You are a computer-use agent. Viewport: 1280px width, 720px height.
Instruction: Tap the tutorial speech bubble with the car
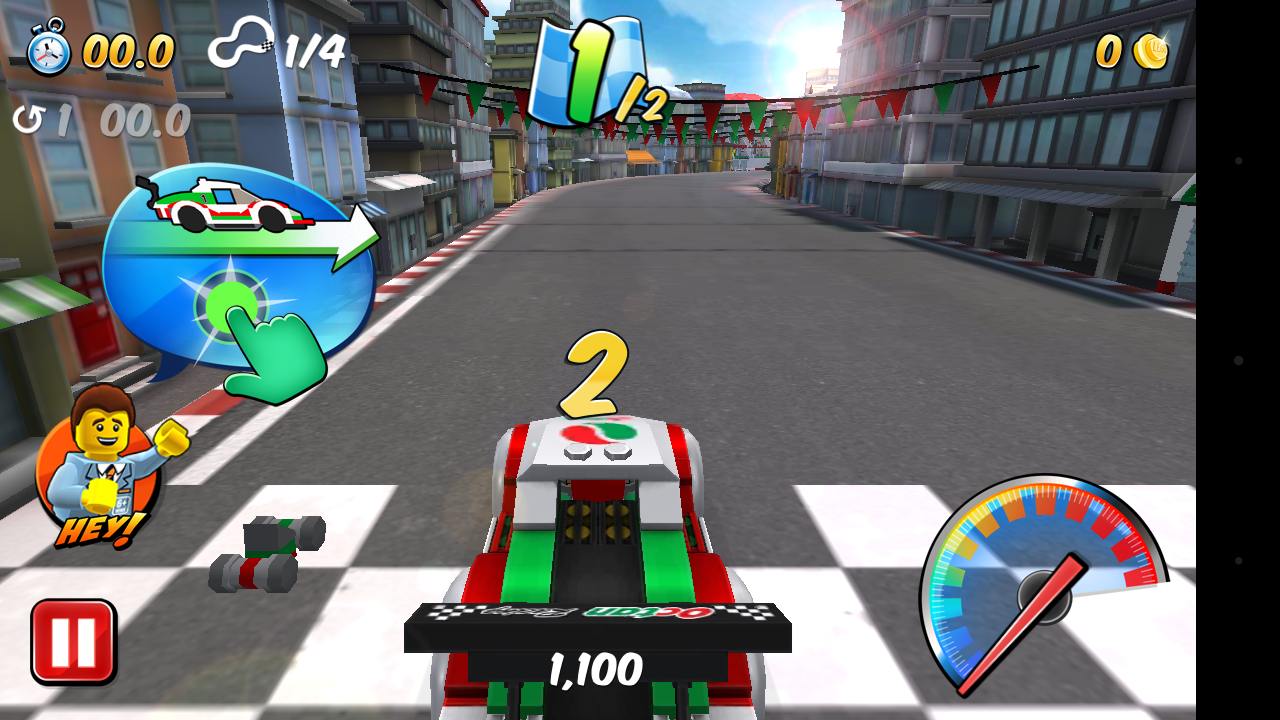[238, 266]
